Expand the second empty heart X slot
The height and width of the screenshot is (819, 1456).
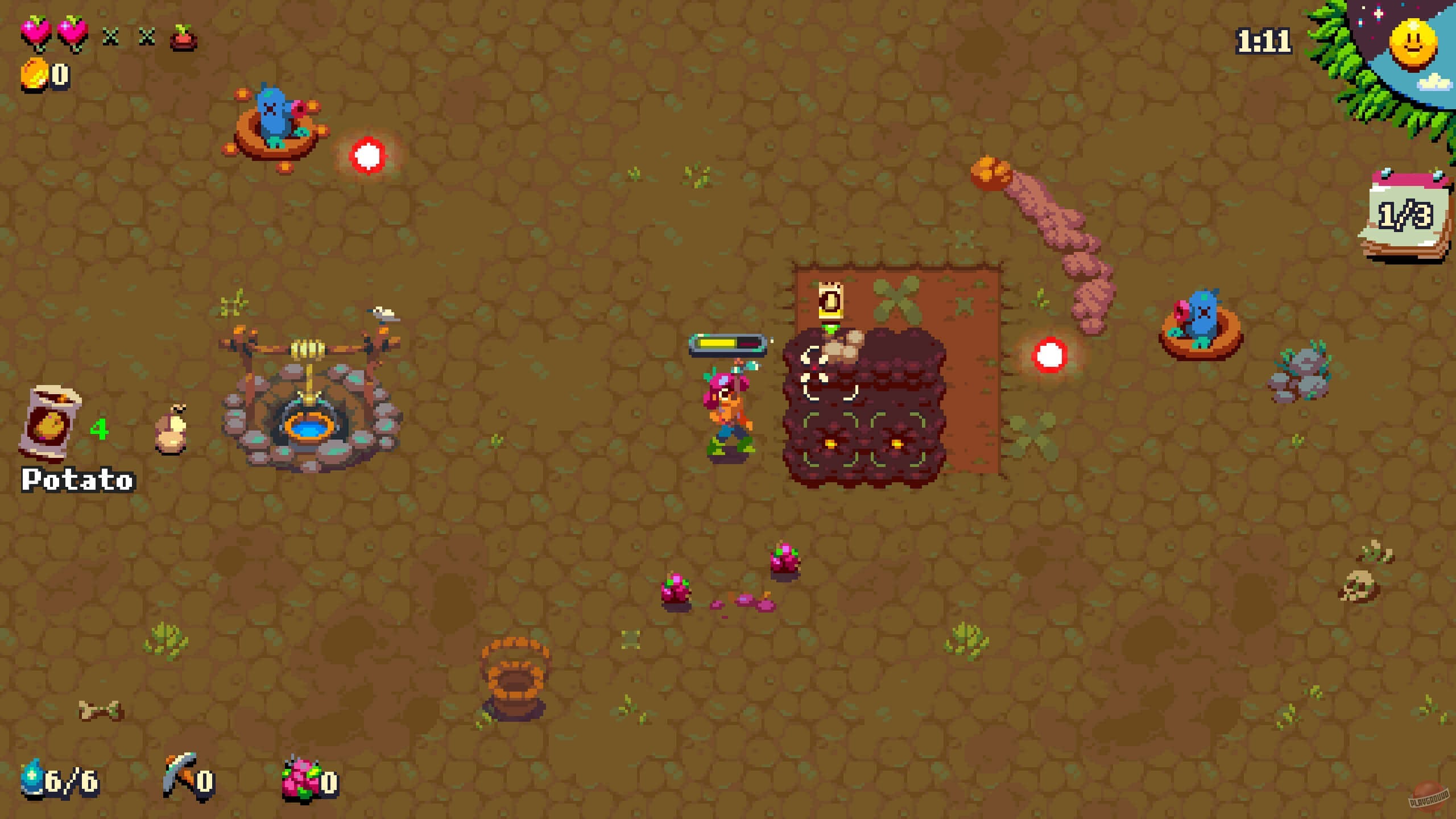pos(148,37)
